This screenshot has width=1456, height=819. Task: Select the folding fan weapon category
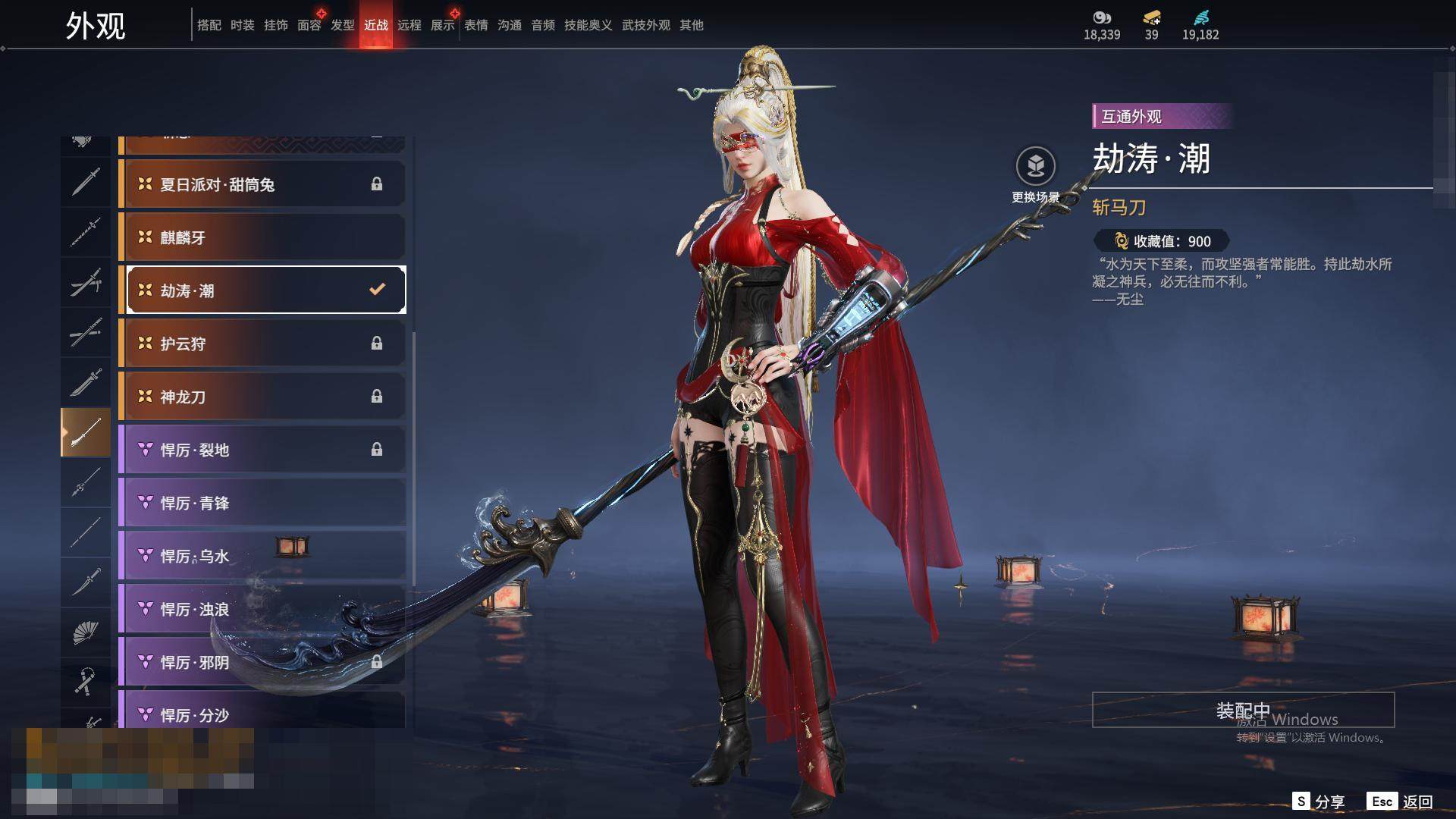click(x=86, y=632)
